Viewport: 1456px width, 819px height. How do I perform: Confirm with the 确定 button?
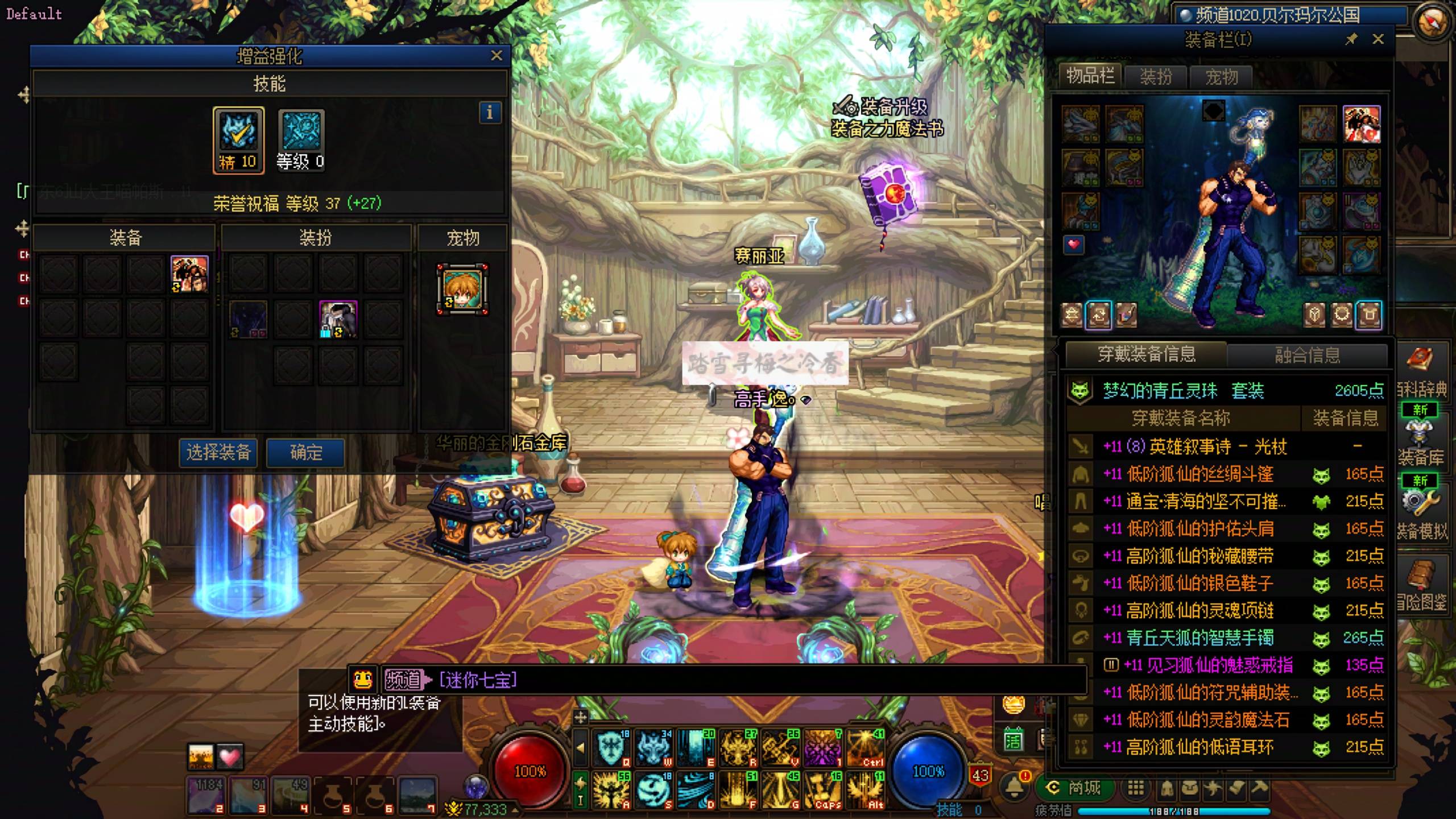click(306, 453)
